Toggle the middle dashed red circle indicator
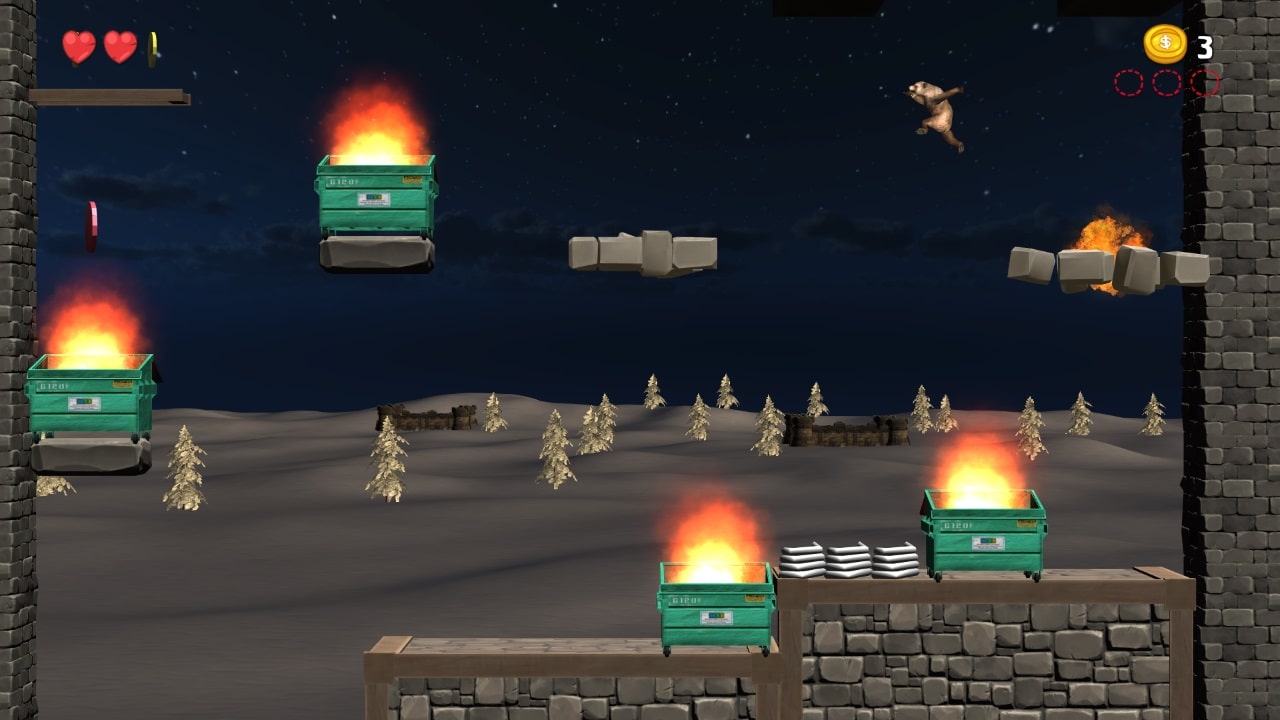 [x=1165, y=83]
